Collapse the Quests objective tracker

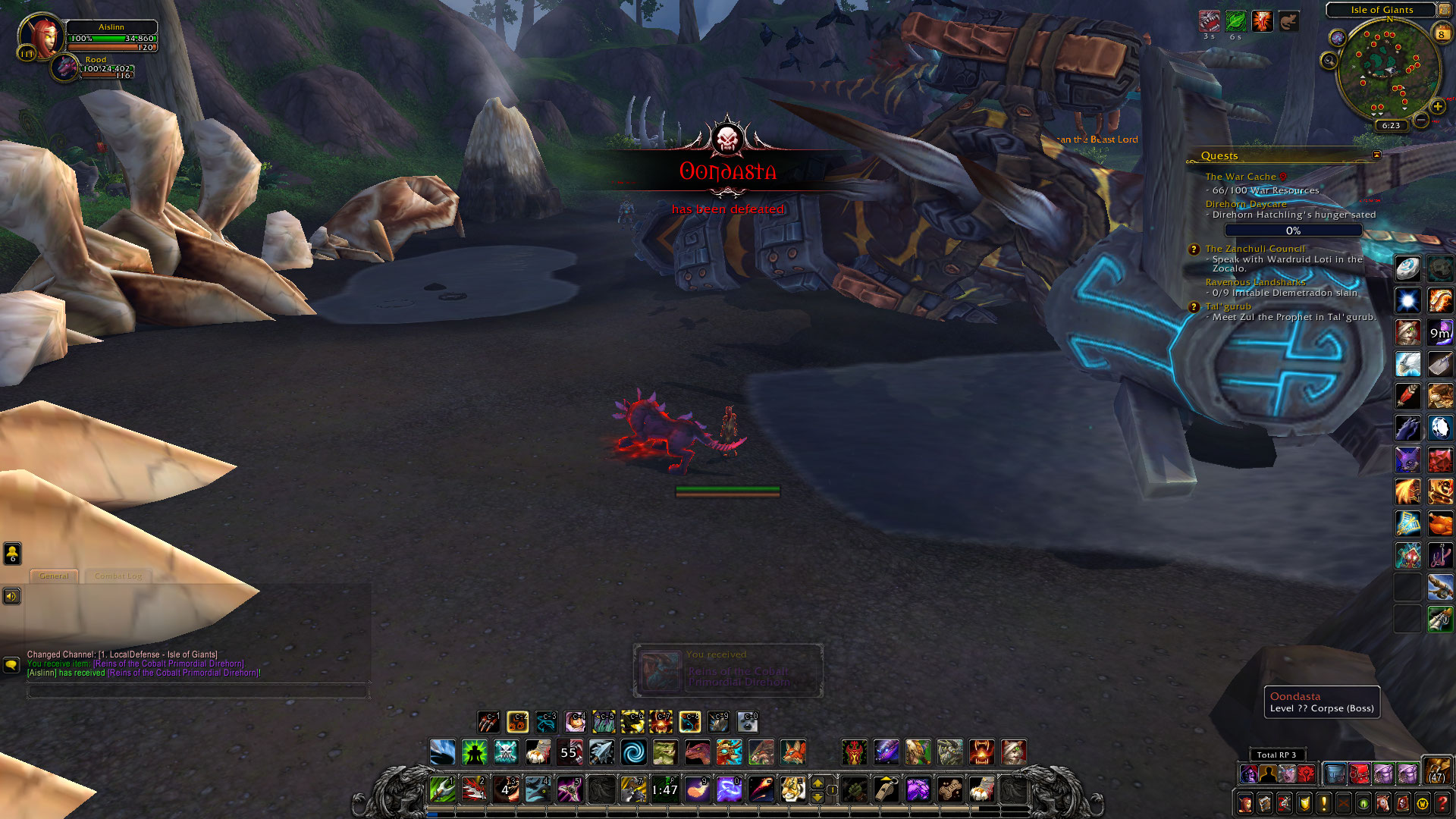1376,155
